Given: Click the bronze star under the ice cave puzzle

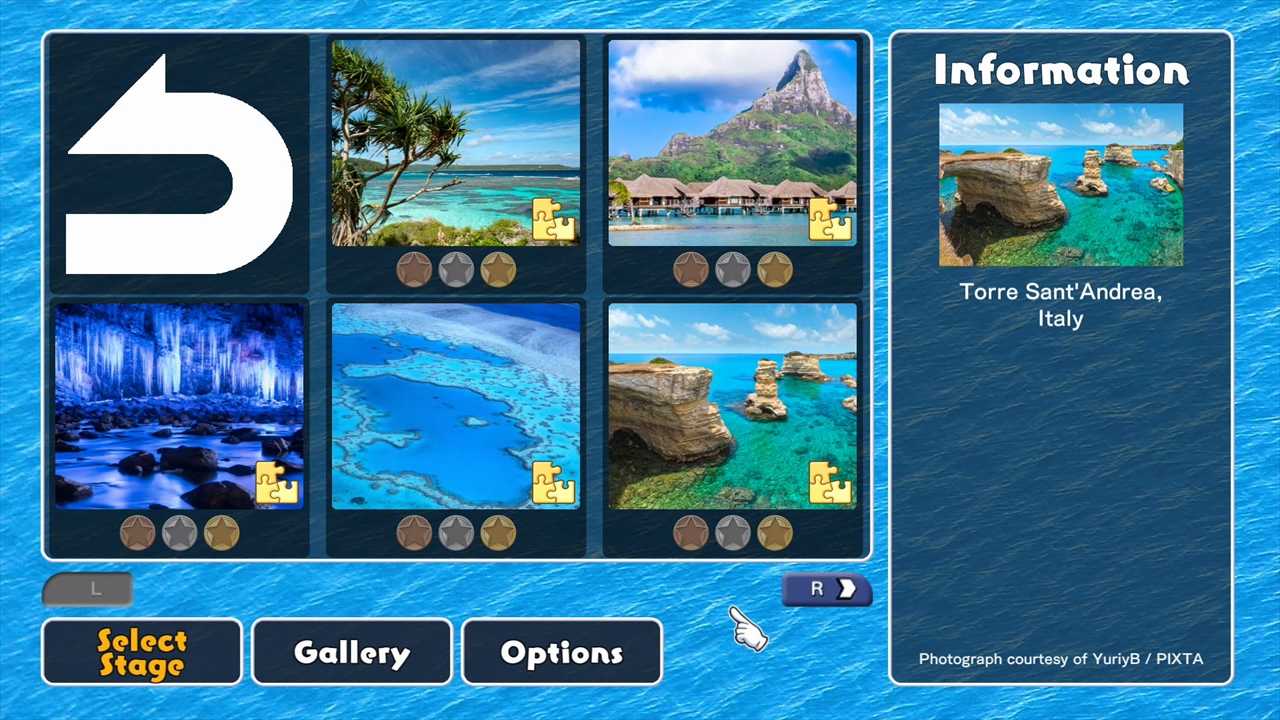Looking at the screenshot, I should click(137, 532).
